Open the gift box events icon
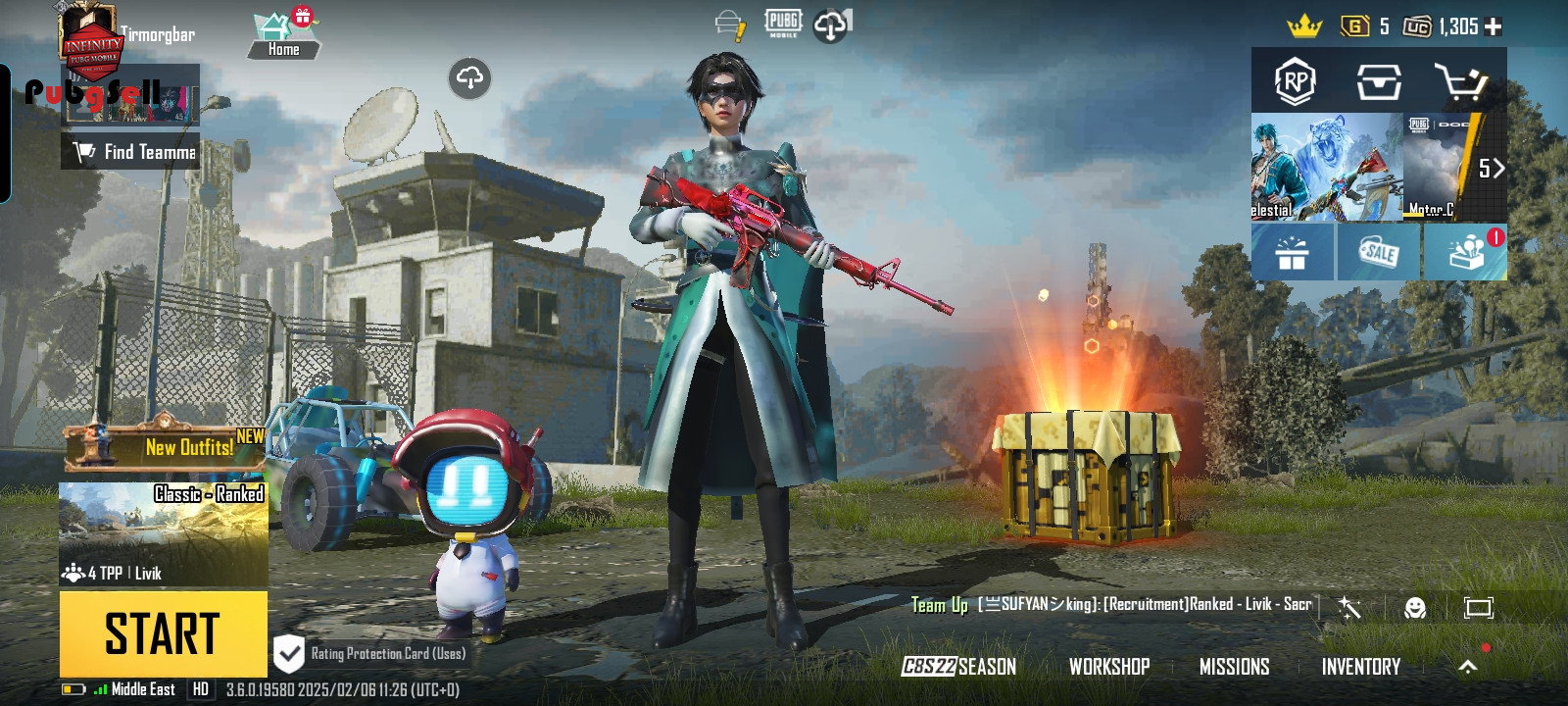 pyautogui.click(x=1292, y=253)
